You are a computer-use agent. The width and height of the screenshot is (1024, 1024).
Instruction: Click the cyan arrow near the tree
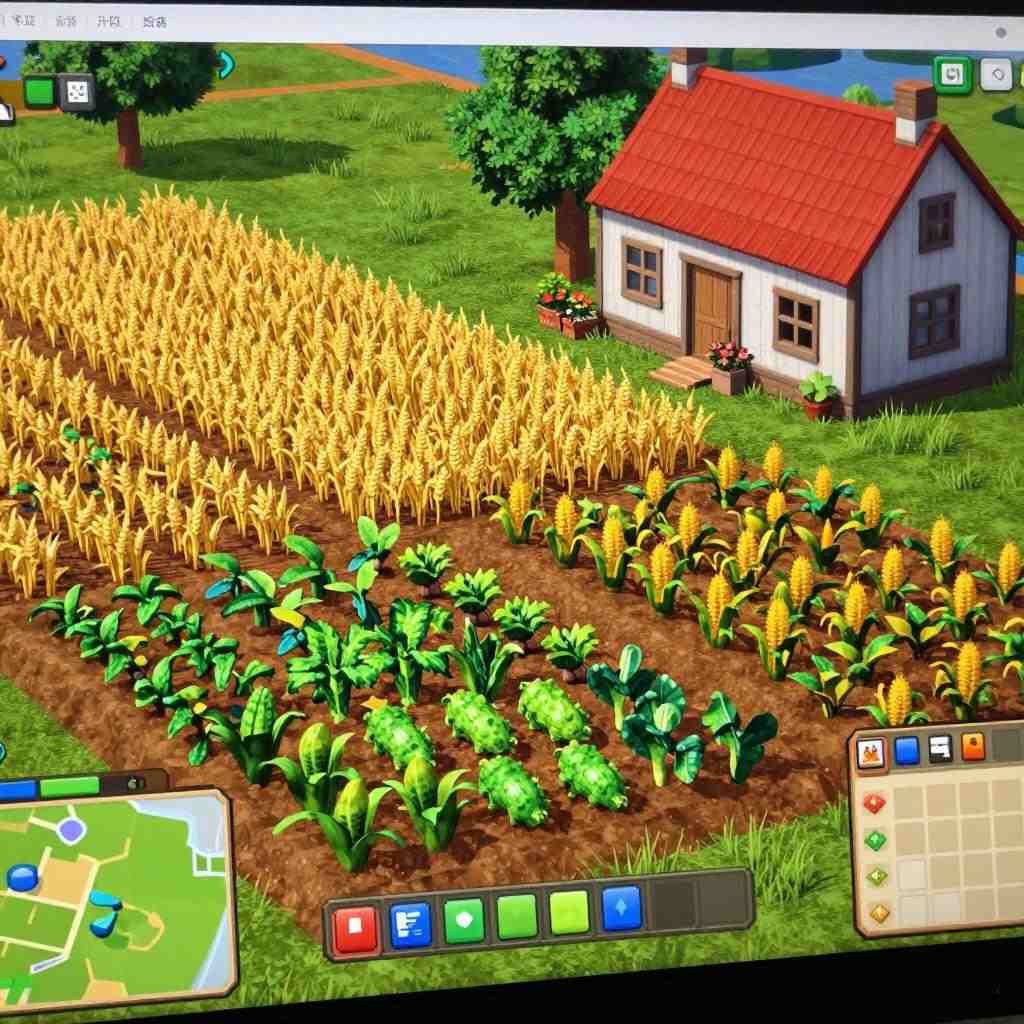pos(226,66)
